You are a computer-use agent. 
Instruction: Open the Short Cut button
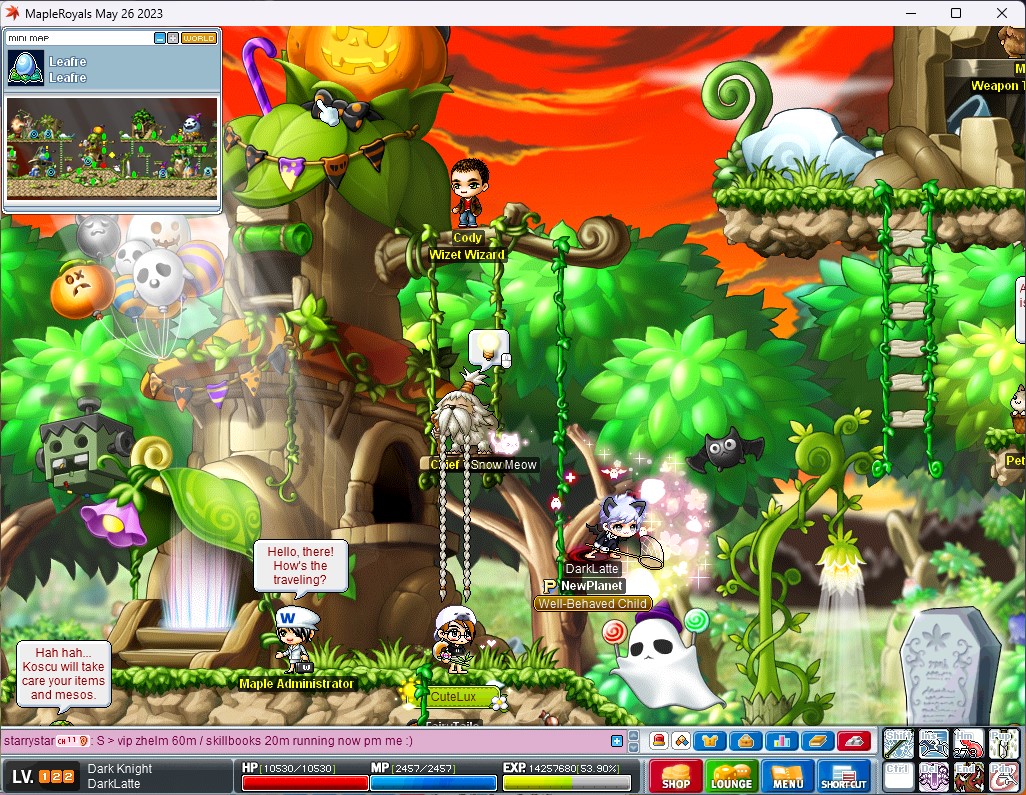coord(843,777)
